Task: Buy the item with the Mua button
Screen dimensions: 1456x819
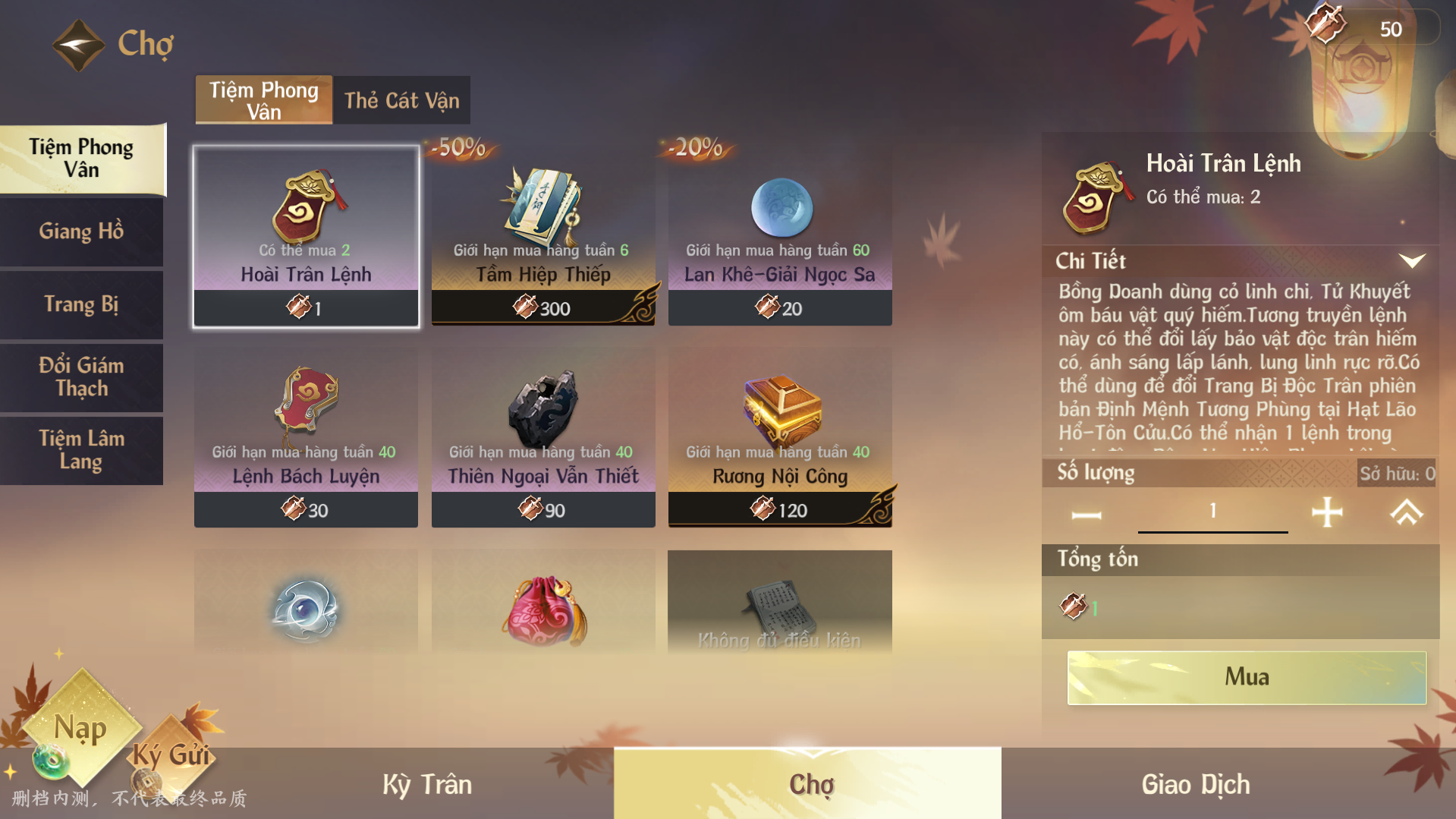Action: coord(1247,677)
